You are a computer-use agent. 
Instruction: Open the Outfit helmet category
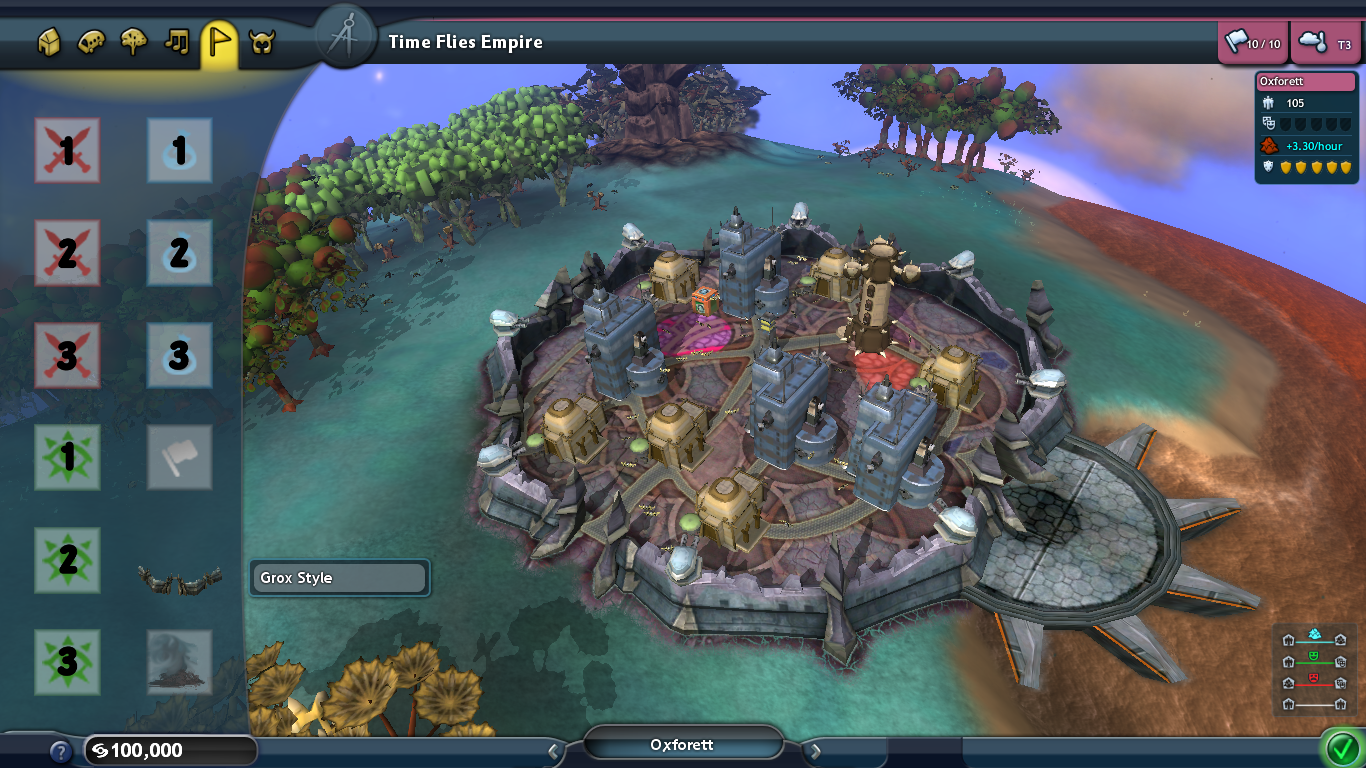click(260, 43)
